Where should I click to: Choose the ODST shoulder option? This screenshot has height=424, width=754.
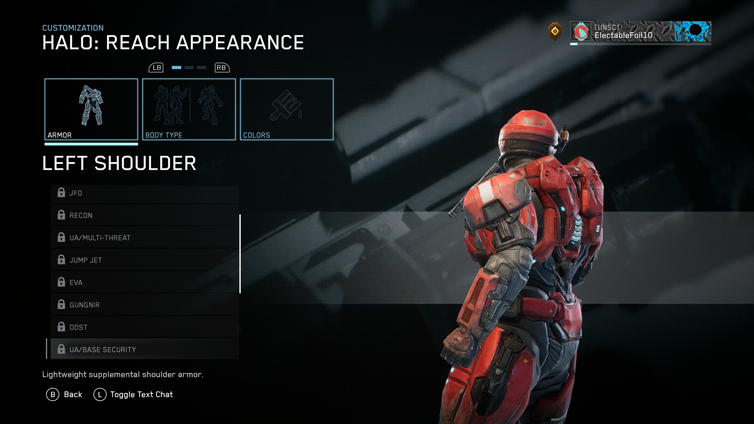tap(145, 327)
